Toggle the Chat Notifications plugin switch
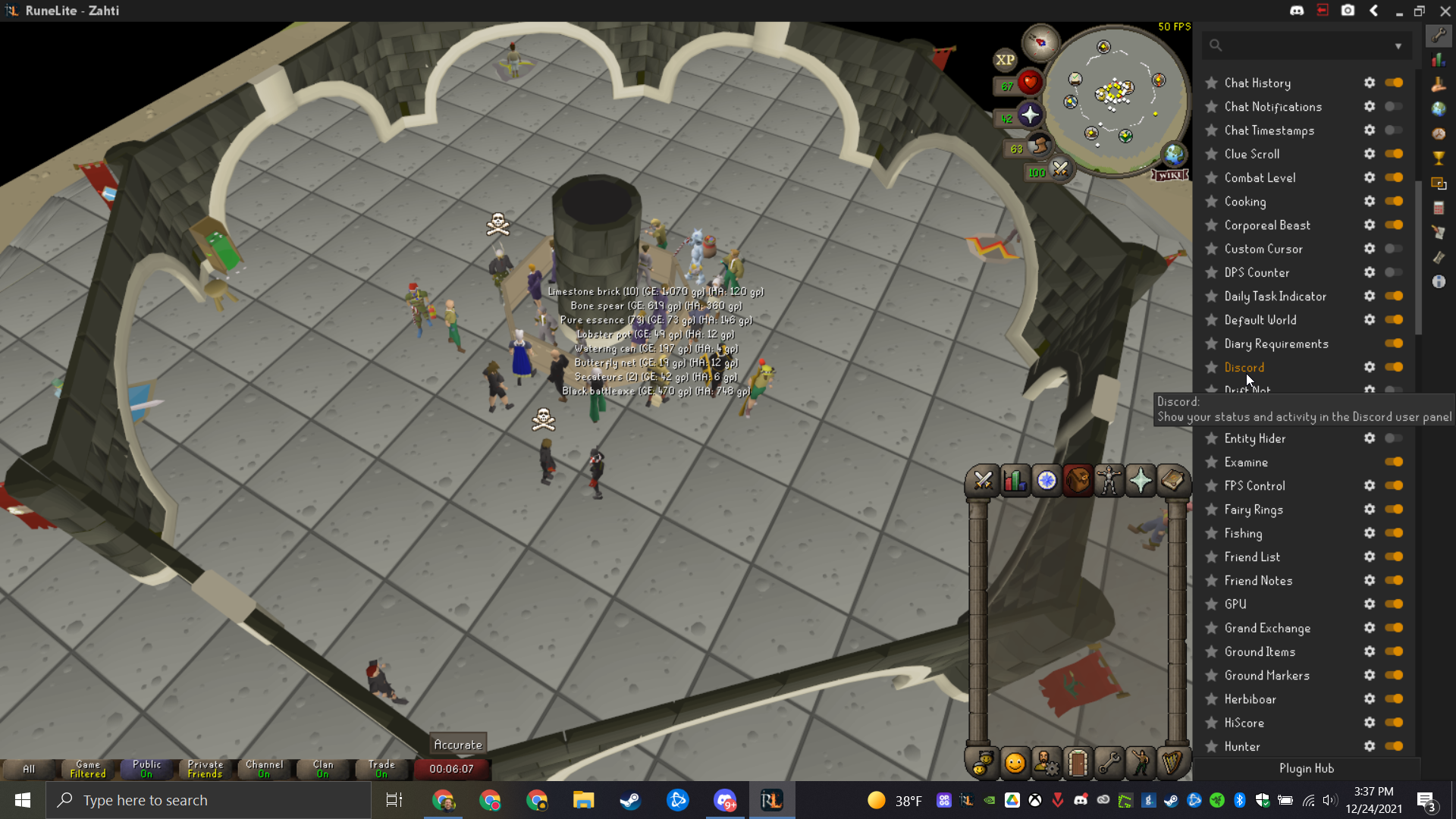 (x=1393, y=107)
